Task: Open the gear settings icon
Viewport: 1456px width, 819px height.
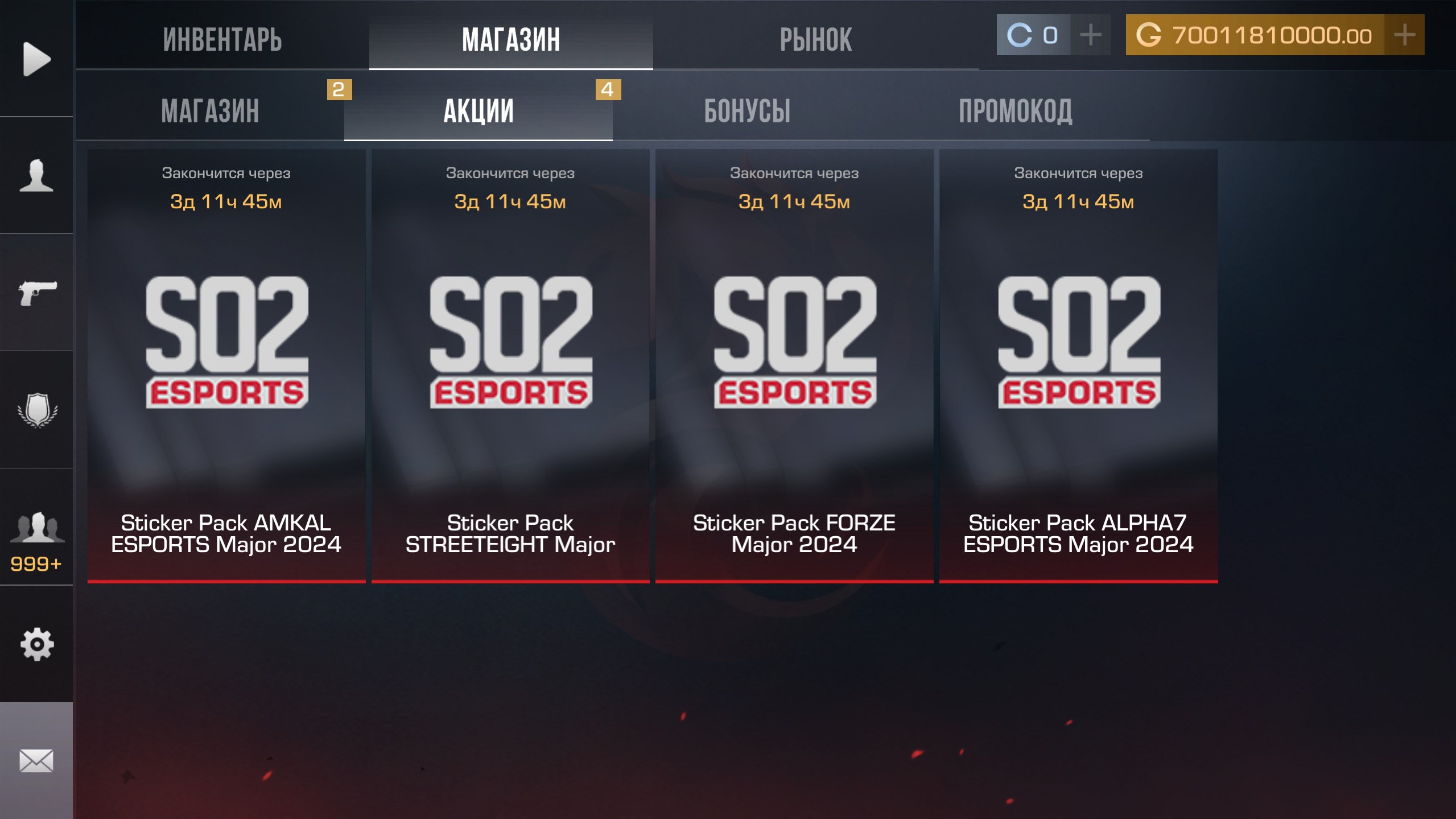Action: click(36, 644)
